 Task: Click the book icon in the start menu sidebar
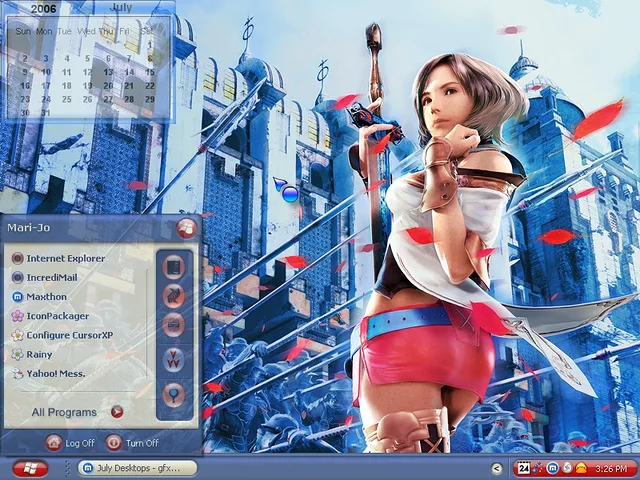click(173, 268)
